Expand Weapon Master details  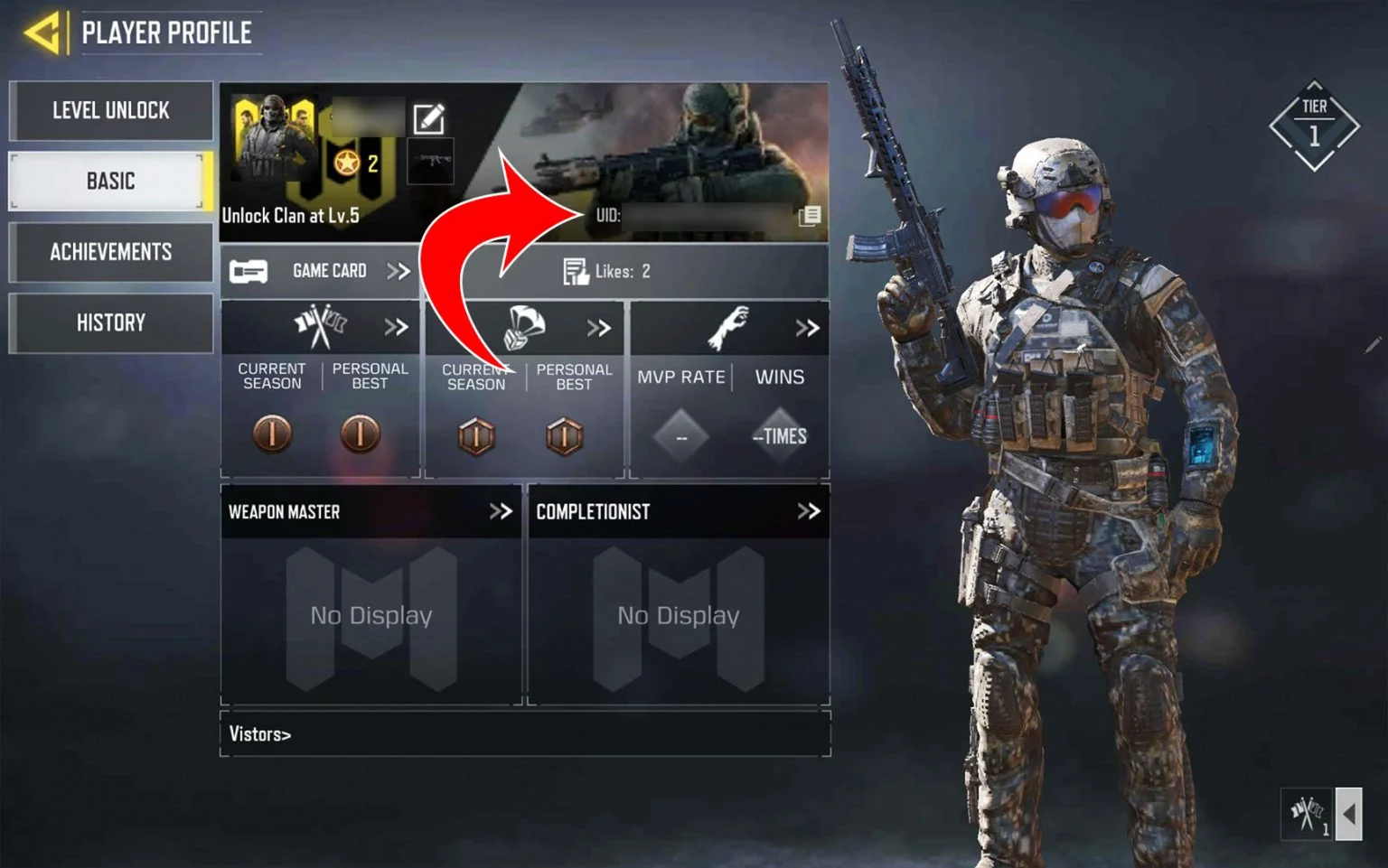[x=500, y=511]
